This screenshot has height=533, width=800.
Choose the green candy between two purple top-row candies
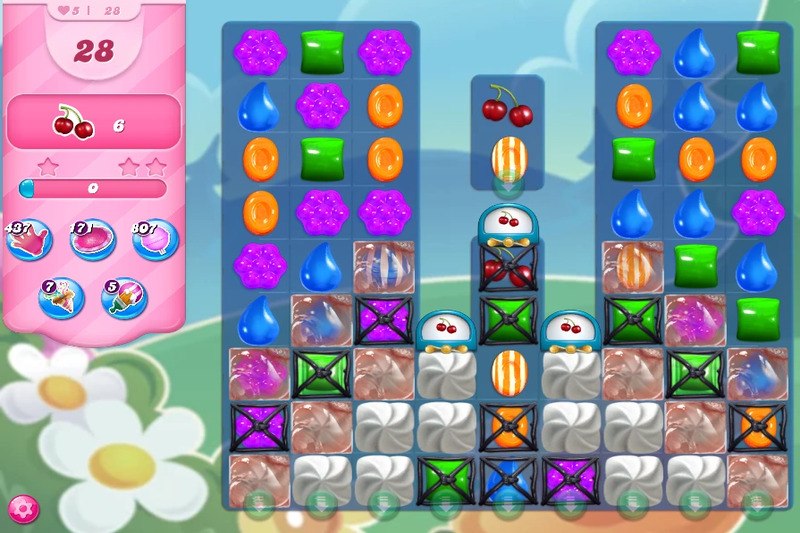pyautogui.click(x=322, y=52)
